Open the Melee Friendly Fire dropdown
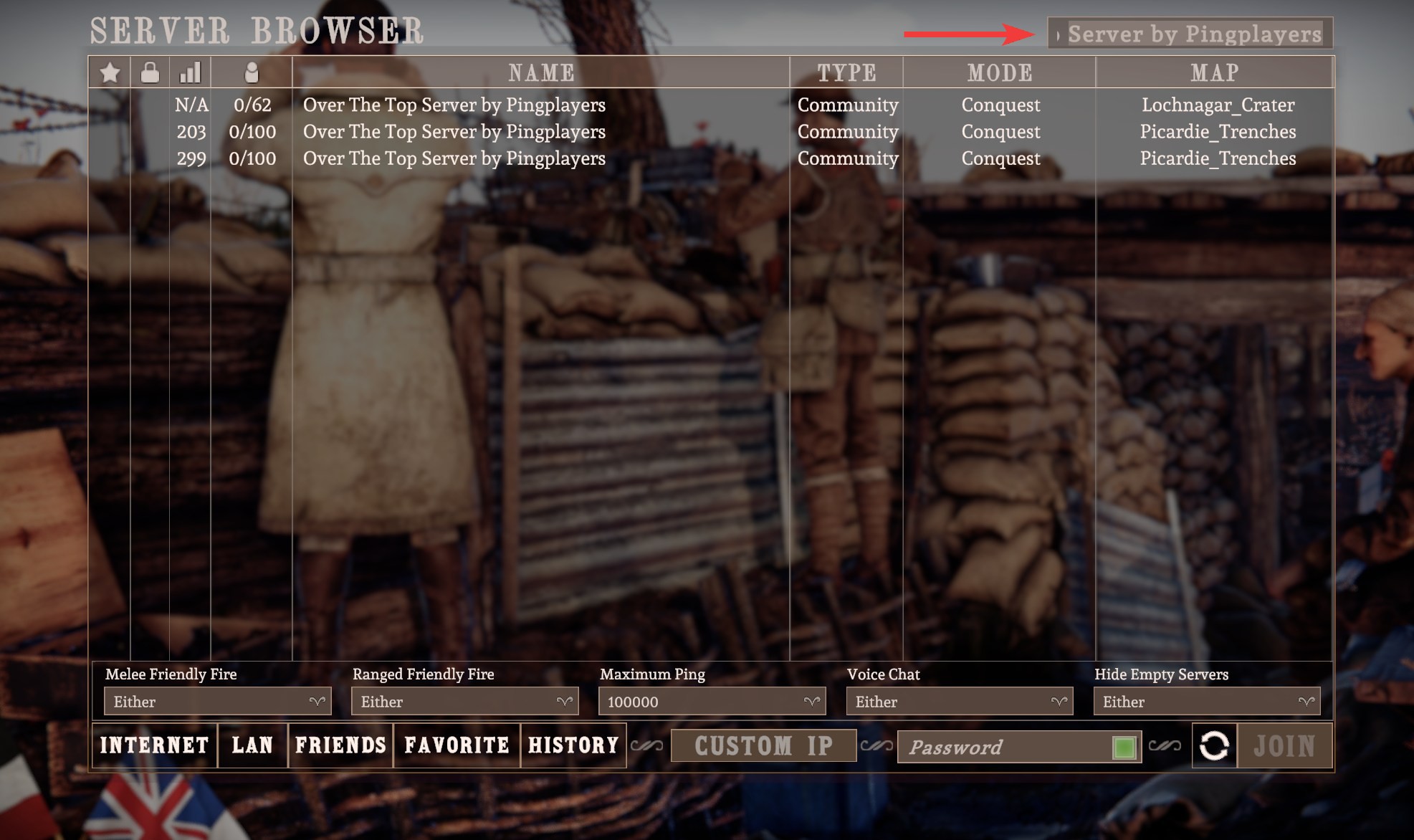The width and height of the screenshot is (1414, 840). point(217,702)
